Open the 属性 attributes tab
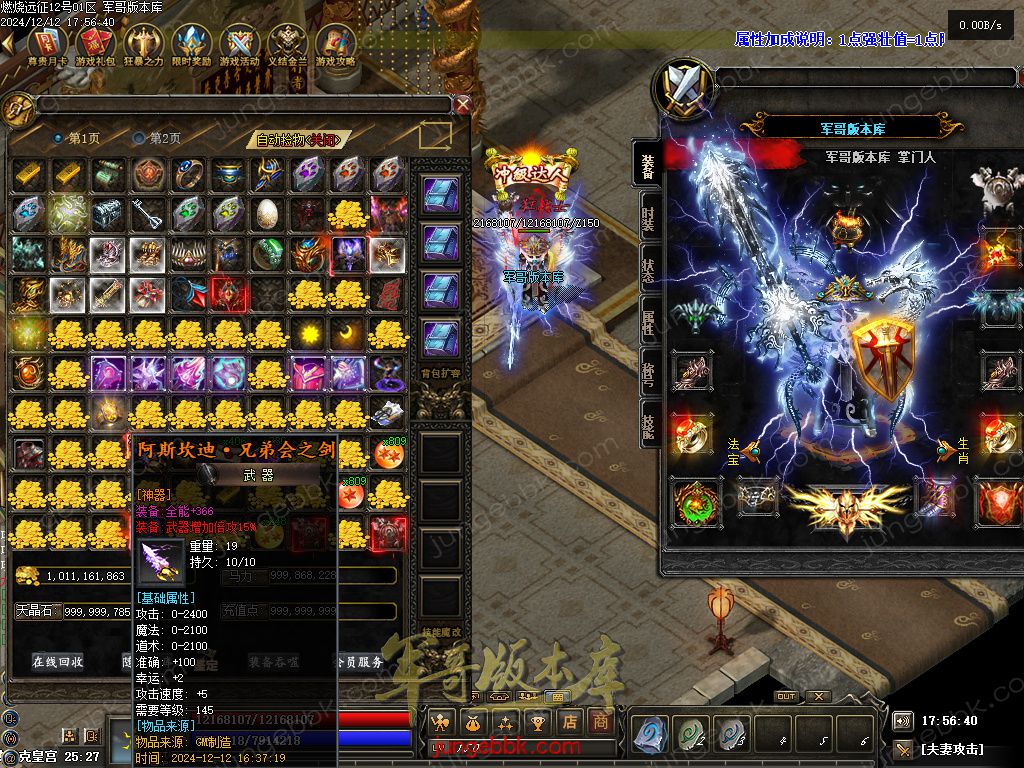 (648, 320)
